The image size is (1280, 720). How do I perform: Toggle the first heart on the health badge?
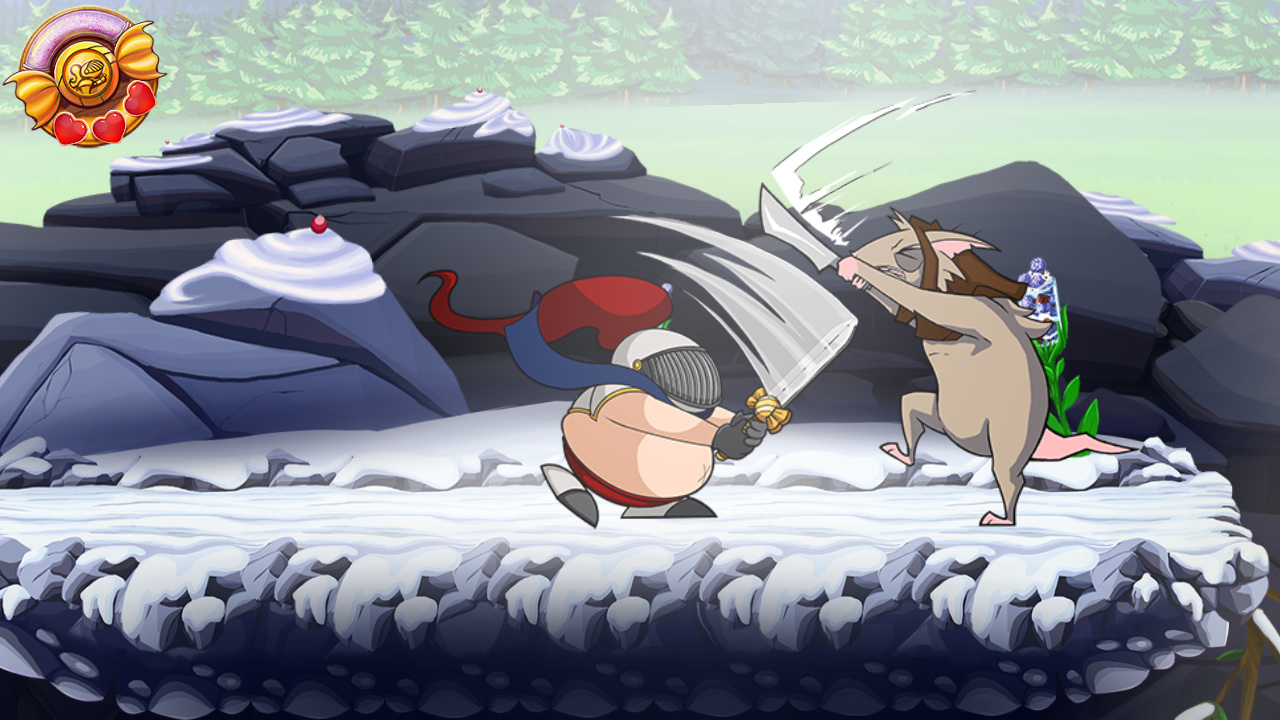(70, 126)
